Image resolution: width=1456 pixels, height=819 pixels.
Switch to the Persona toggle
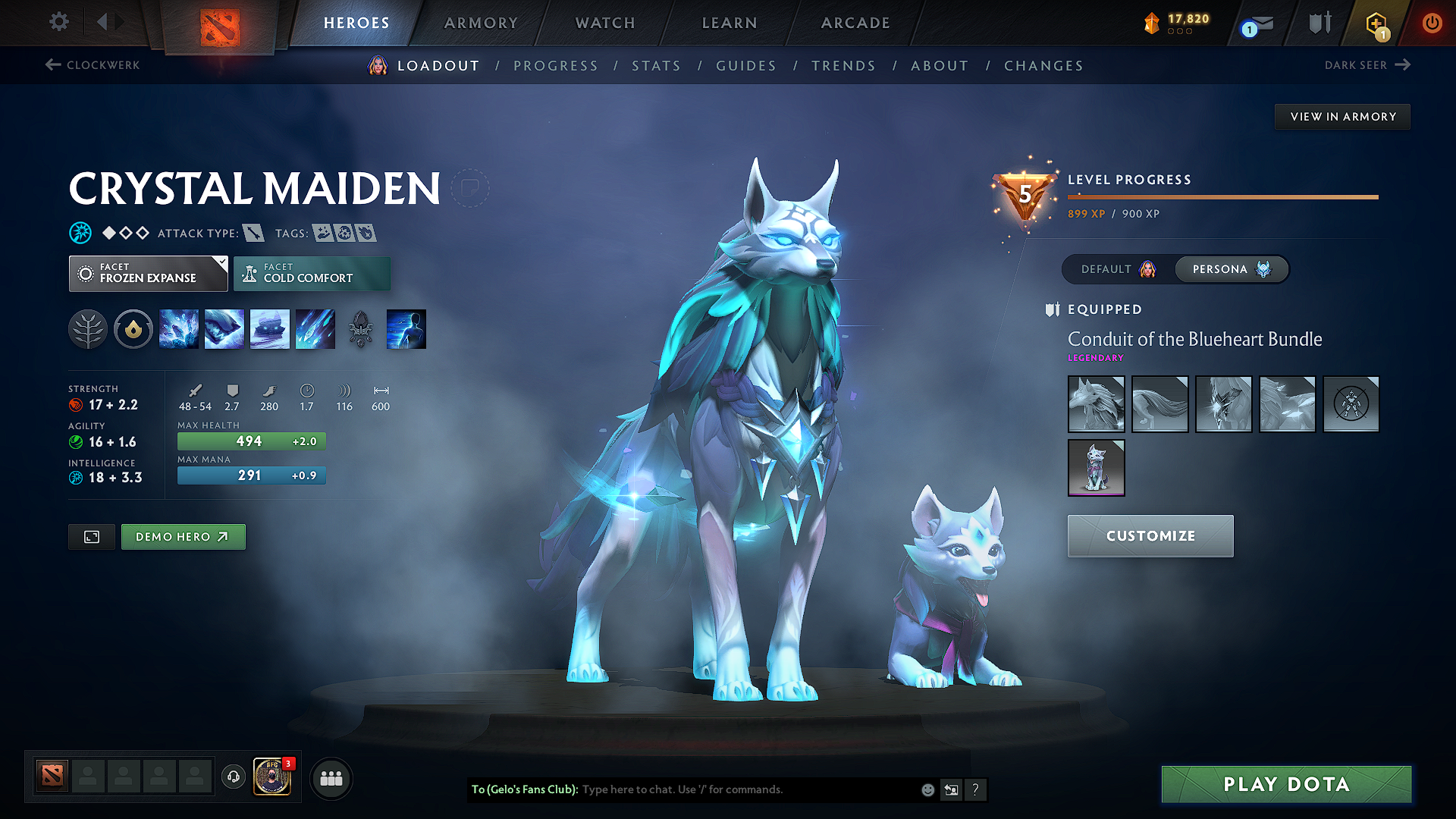[x=1231, y=268]
